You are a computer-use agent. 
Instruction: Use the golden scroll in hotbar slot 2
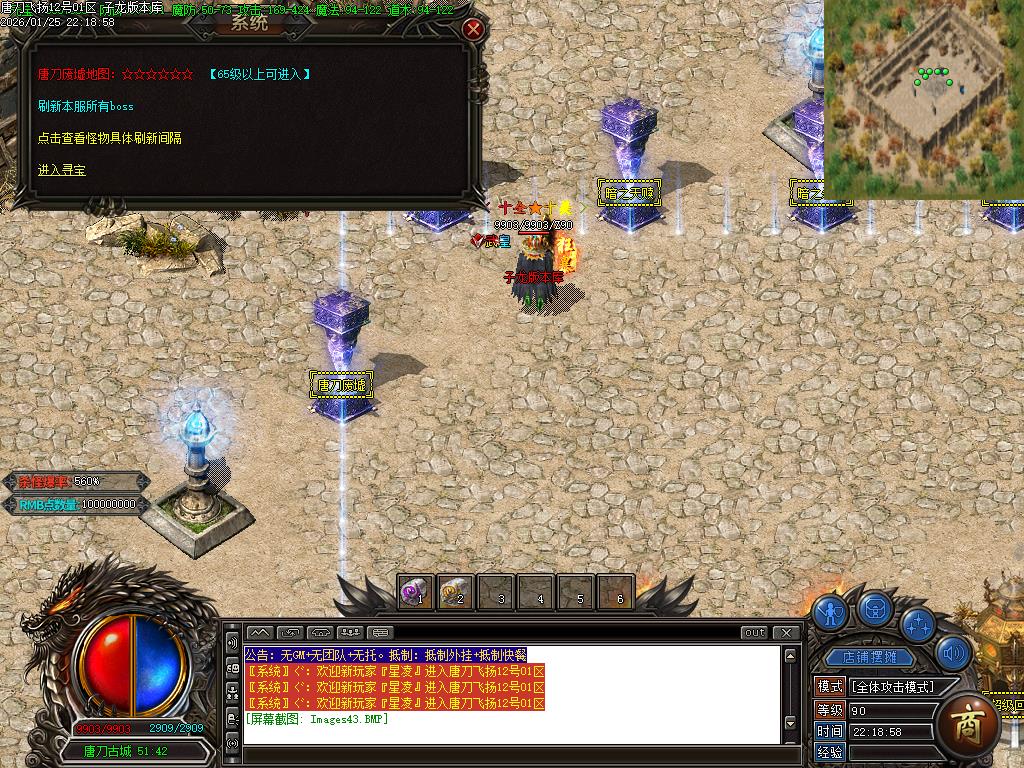(x=455, y=592)
